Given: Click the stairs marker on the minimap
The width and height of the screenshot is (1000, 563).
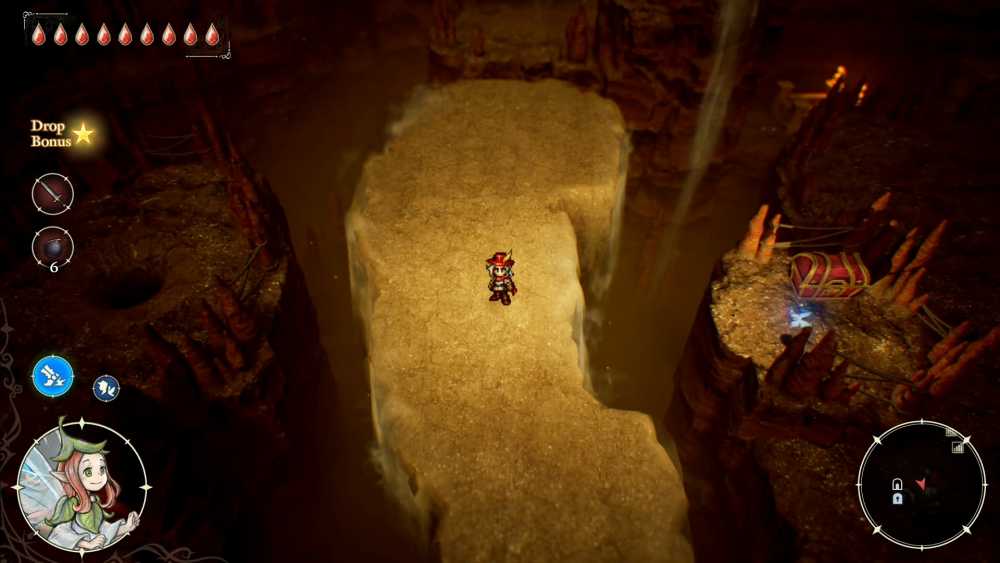Looking at the screenshot, I should [957, 447].
